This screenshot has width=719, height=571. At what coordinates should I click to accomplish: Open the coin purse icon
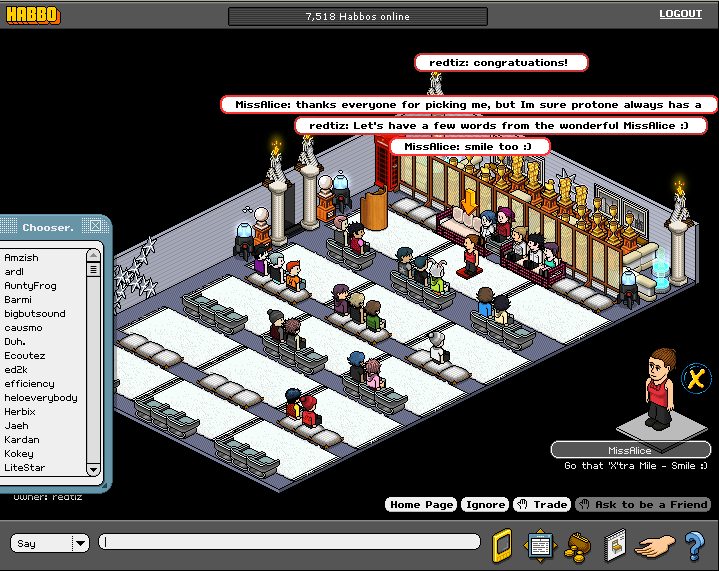576,545
